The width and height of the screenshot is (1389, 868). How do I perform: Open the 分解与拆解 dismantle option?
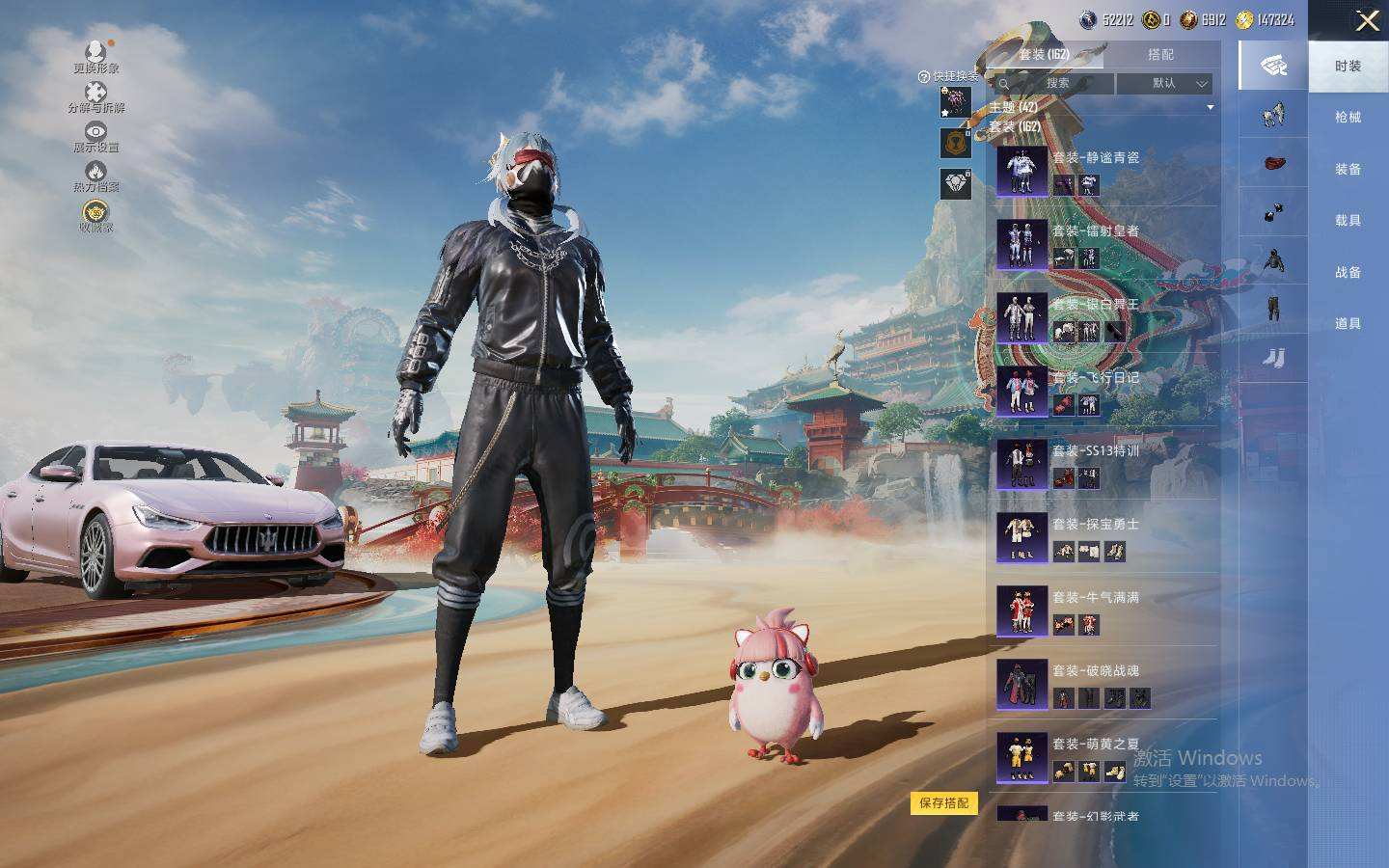(95, 96)
